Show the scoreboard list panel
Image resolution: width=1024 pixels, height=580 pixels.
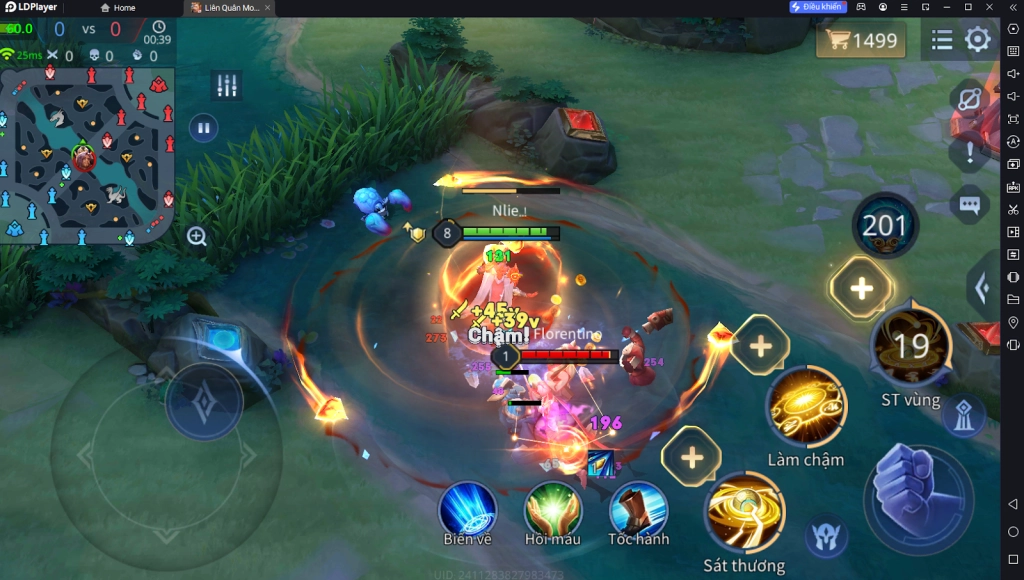click(942, 40)
